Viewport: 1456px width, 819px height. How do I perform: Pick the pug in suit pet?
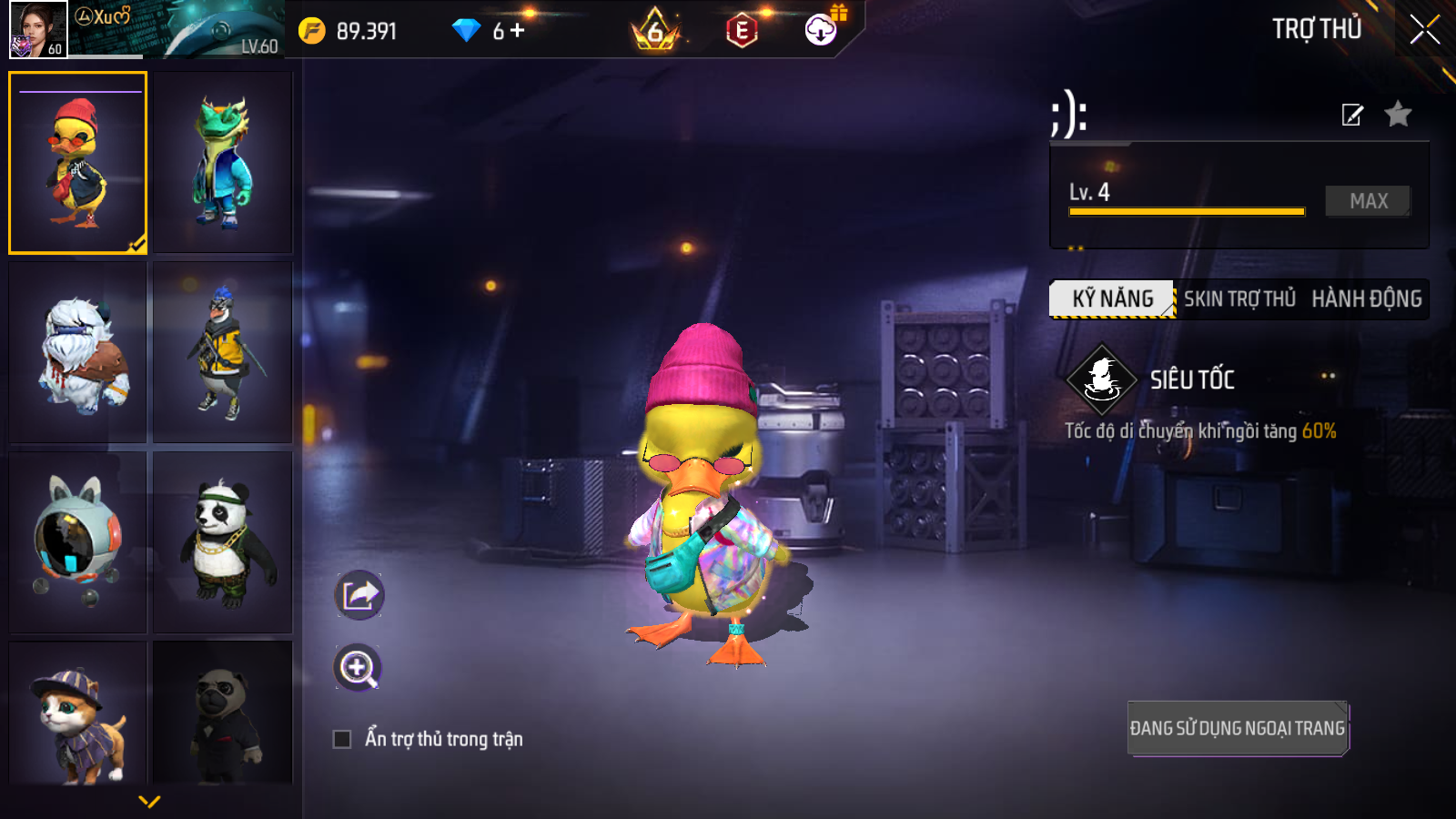[x=222, y=714]
